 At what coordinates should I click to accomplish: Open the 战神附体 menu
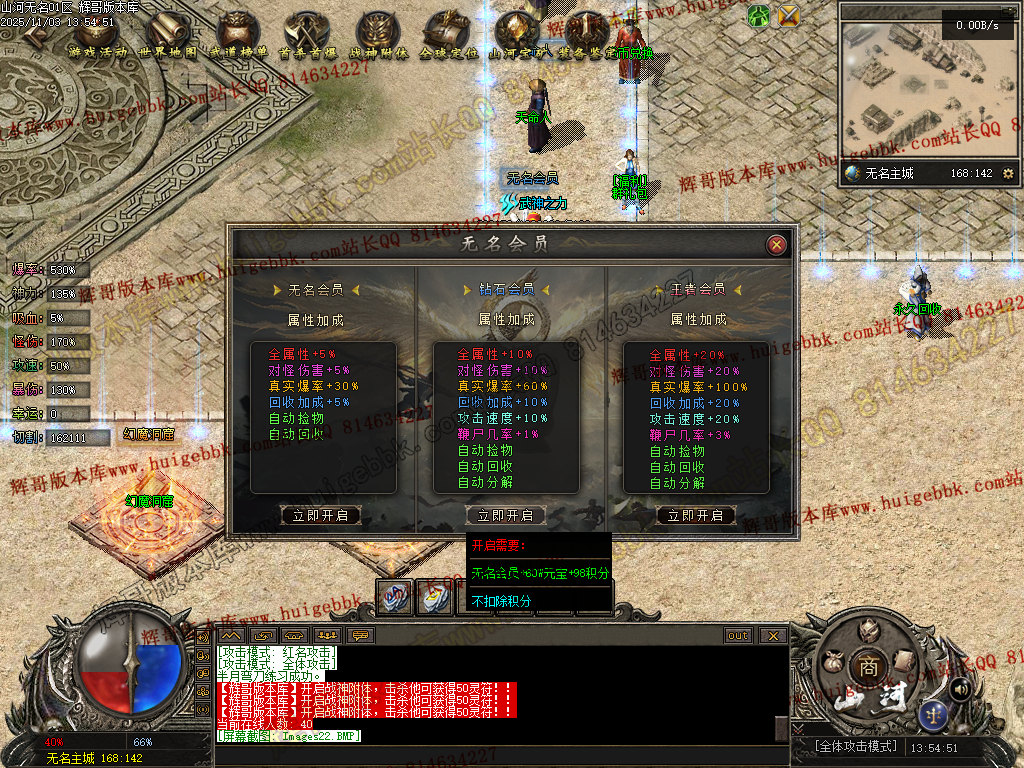pyautogui.click(x=378, y=36)
